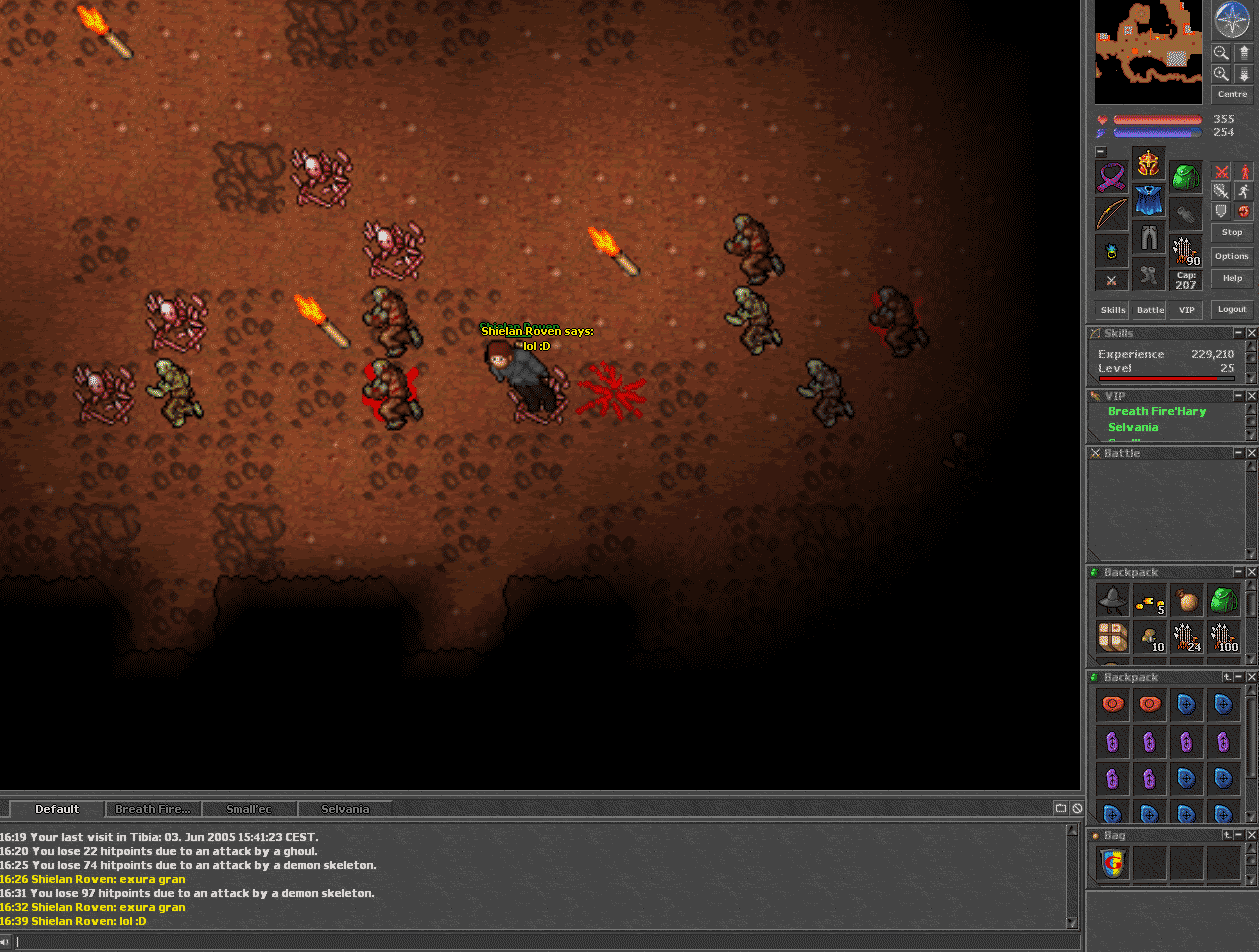This screenshot has height=952, width=1259.
Task: Select the gold coins stack in Backpack
Action: (1150, 602)
